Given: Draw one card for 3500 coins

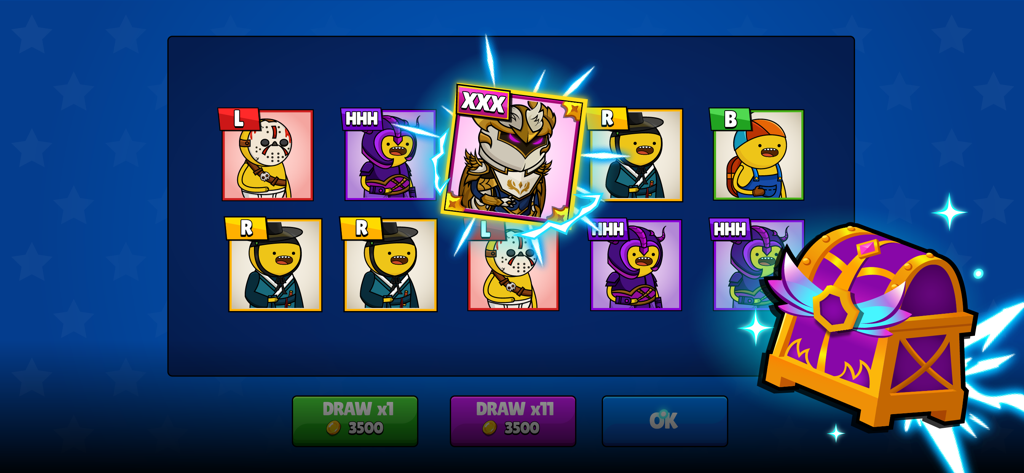Looking at the screenshot, I should click(354, 420).
